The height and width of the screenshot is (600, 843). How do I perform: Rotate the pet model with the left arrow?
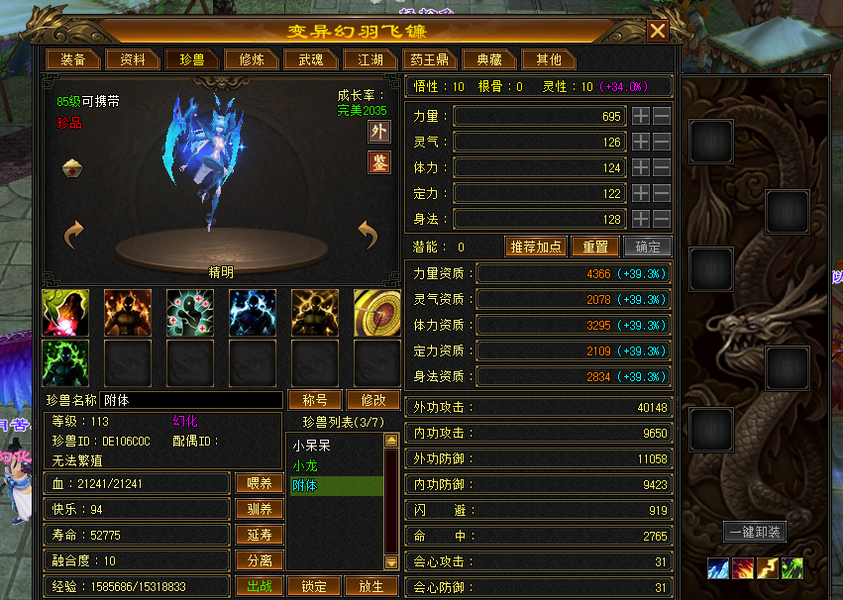click(73, 236)
